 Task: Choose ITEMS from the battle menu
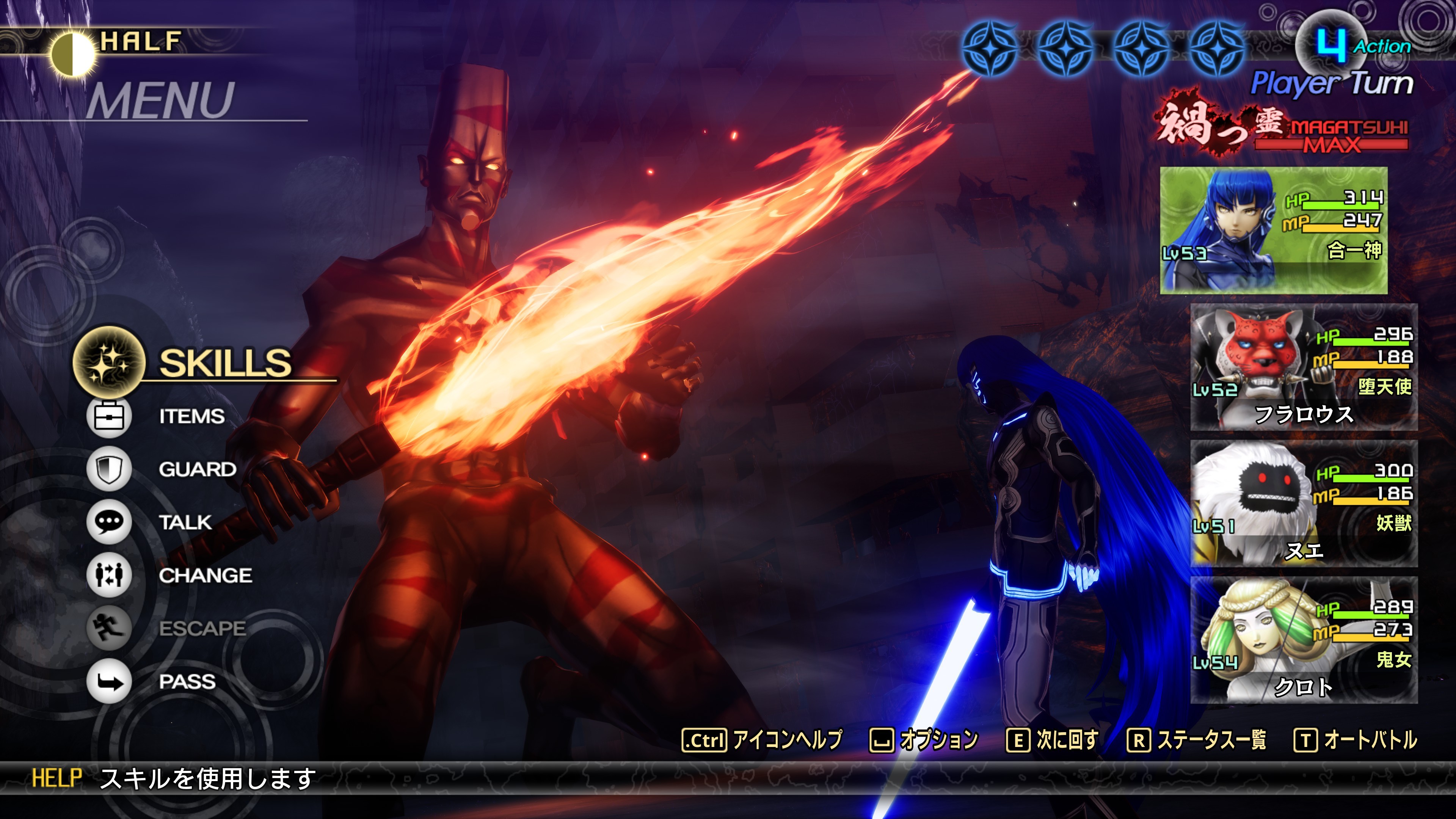click(191, 417)
